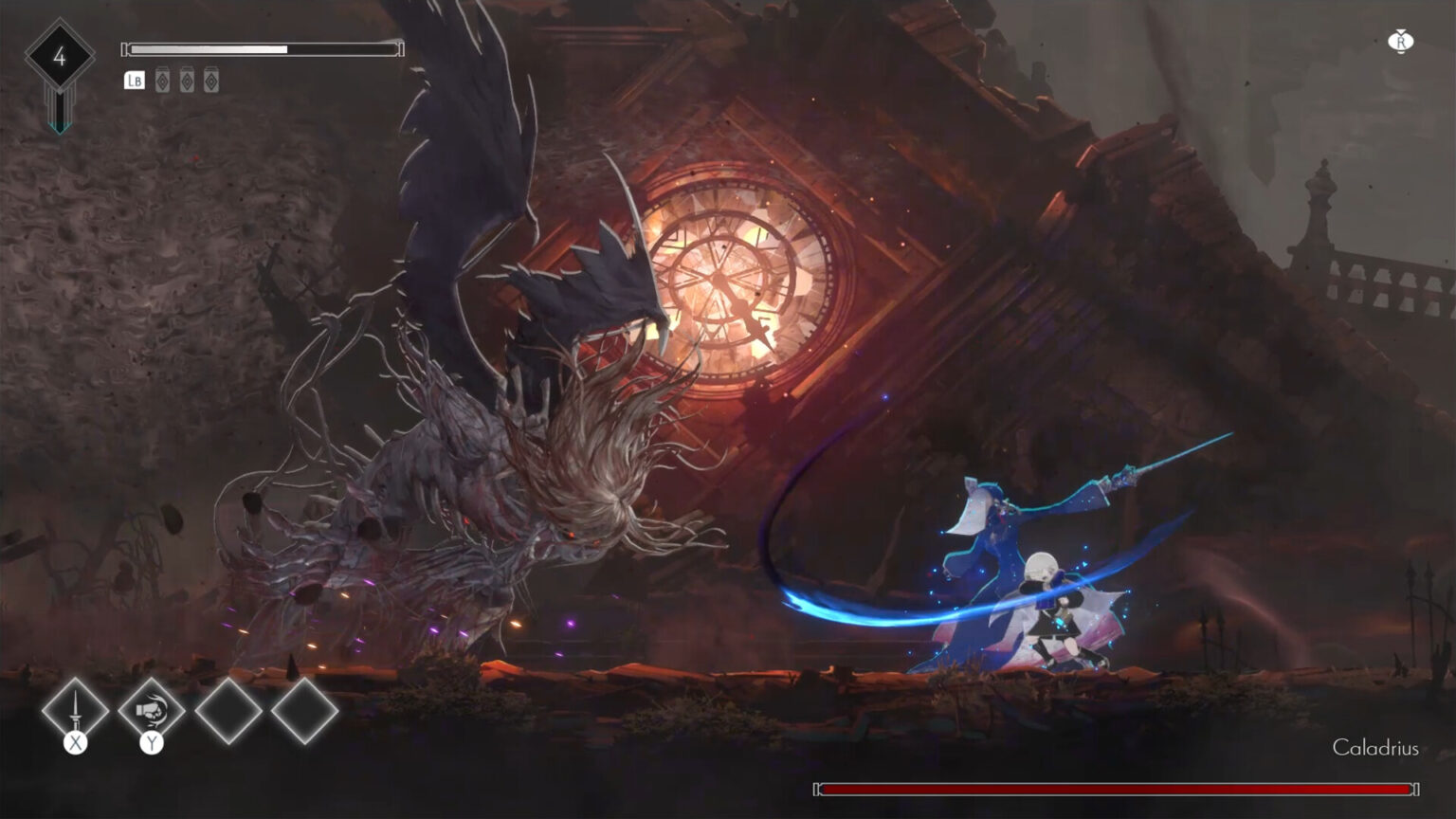Click the red Caladrius boss health bar
Screen dimensions: 1456x819
1119,788
